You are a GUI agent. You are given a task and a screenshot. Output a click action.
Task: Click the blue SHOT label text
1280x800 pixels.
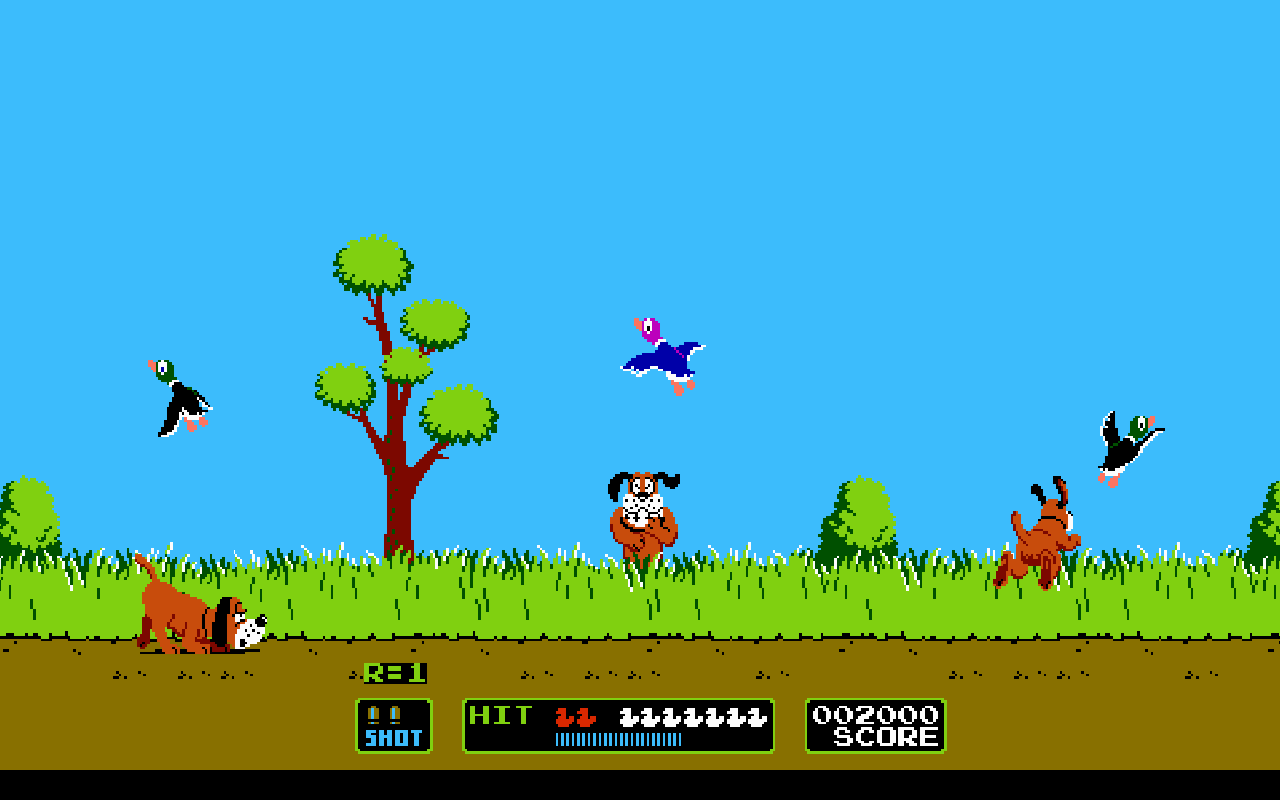point(394,738)
